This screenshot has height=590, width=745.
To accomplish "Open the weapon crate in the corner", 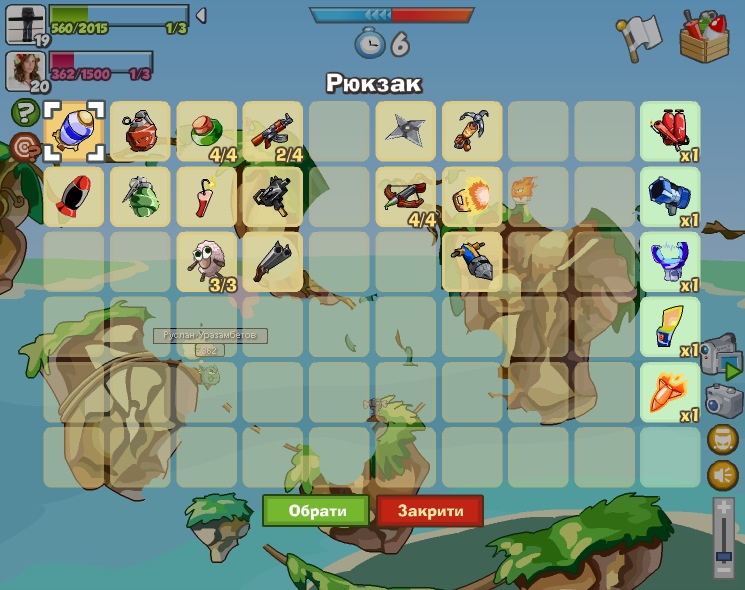I will (704, 36).
